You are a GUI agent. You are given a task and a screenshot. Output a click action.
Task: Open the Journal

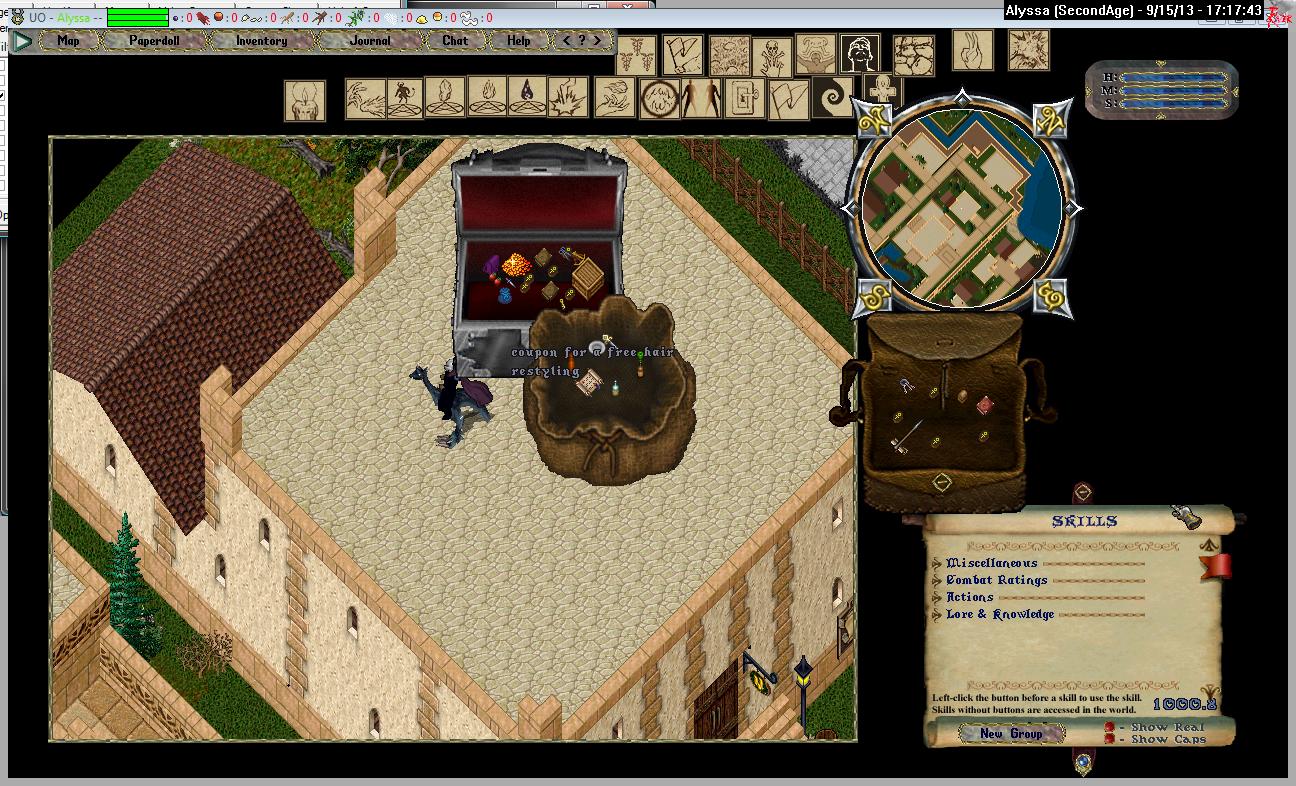coord(370,41)
